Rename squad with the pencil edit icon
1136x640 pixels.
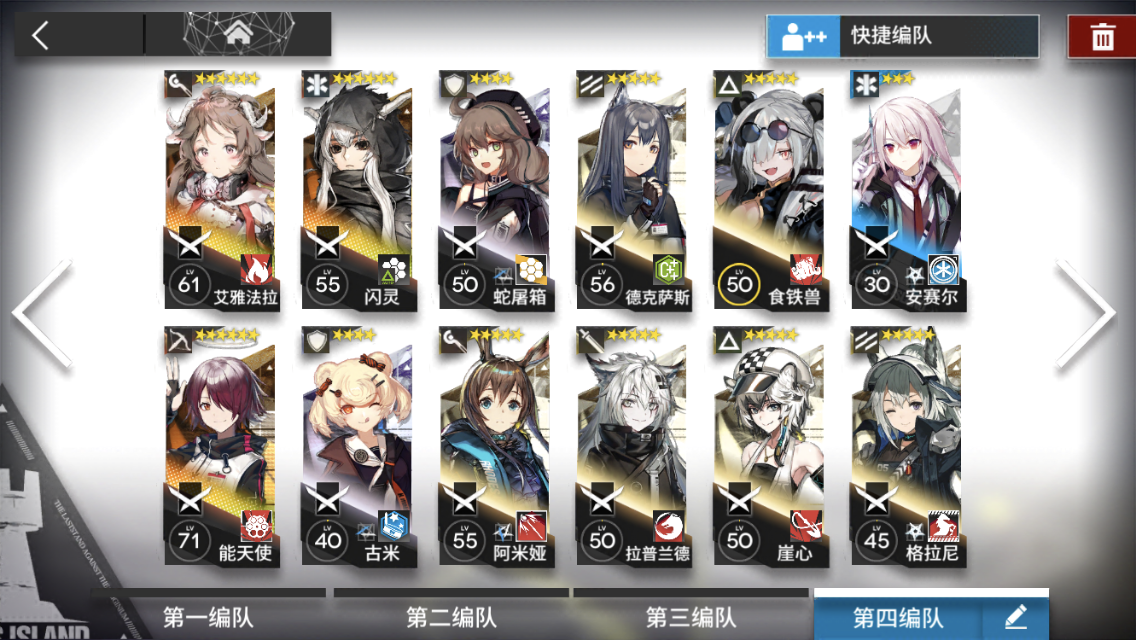tap(1016, 616)
